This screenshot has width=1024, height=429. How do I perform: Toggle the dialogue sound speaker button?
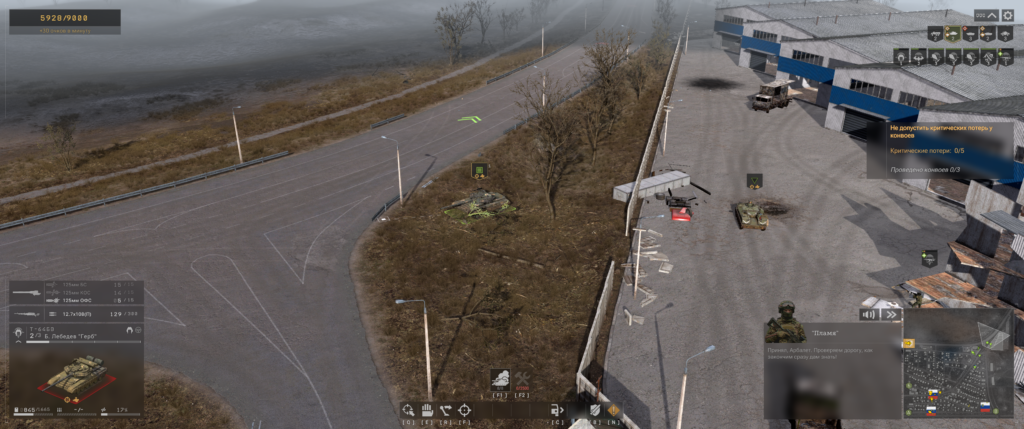tap(869, 314)
